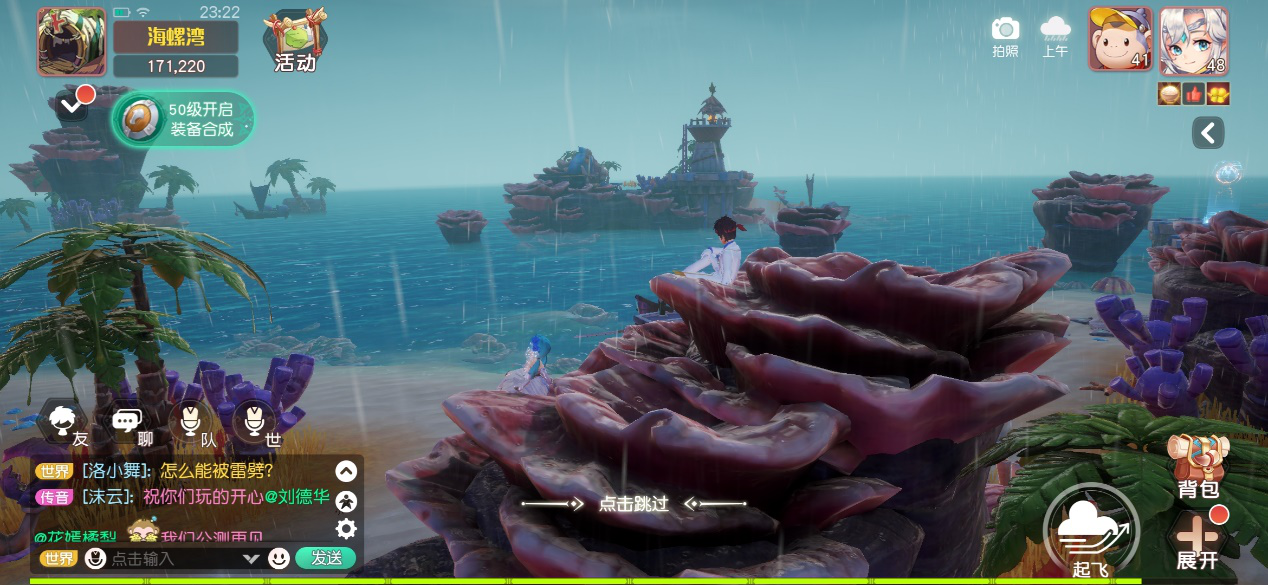The image size is (1268, 585).
Task: Expand the 展开 menu button
Action: click(x=1197, y=540)
